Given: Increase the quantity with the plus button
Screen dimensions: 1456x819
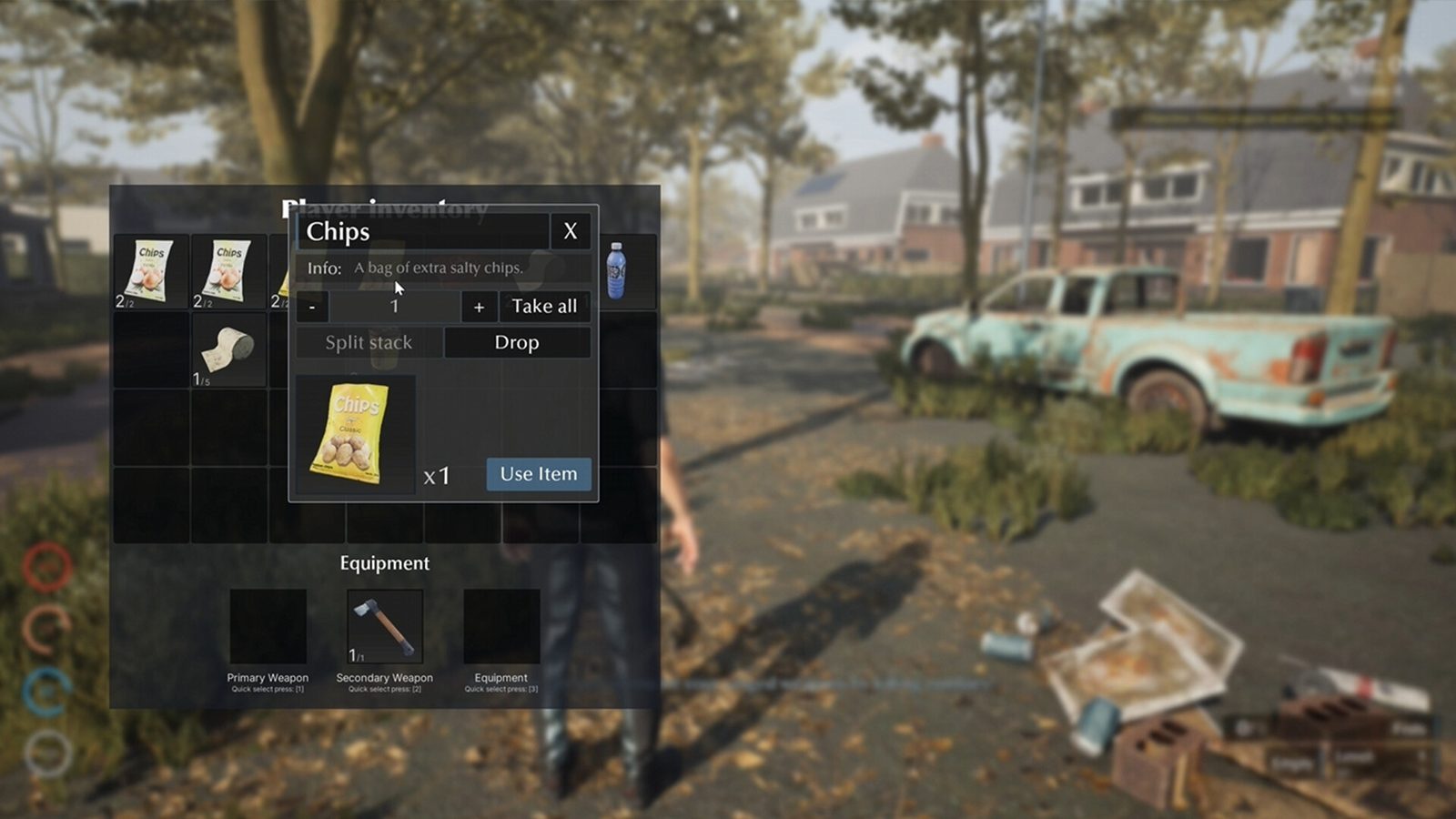Looking at the screenshot, I should [479, 308].
